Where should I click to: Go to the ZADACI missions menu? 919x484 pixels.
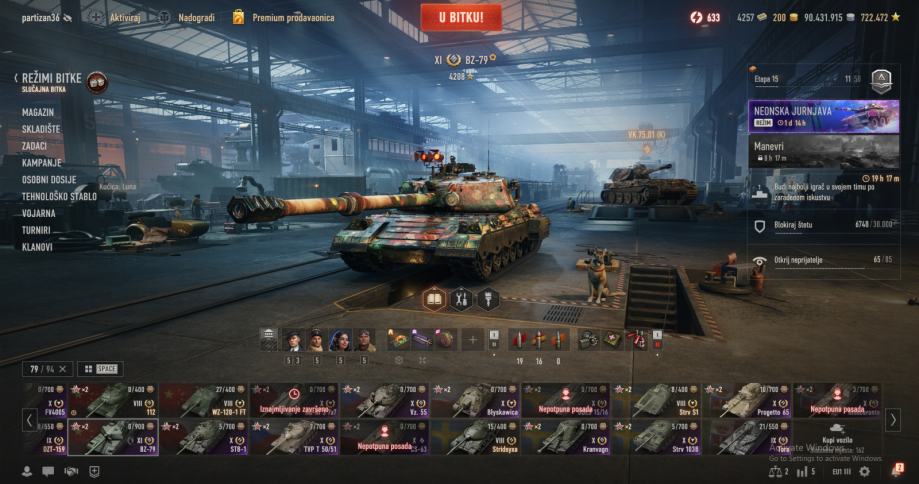(x=35, y=146)
